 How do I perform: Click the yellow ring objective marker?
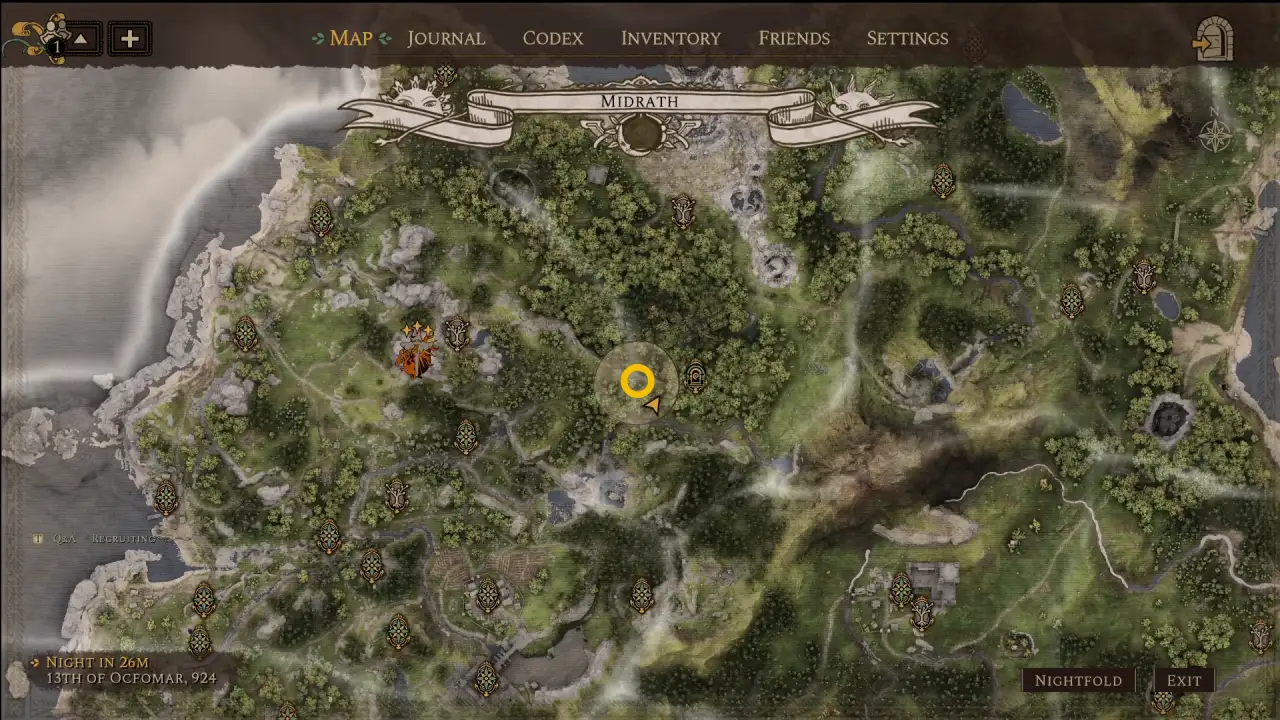(637, 381)
